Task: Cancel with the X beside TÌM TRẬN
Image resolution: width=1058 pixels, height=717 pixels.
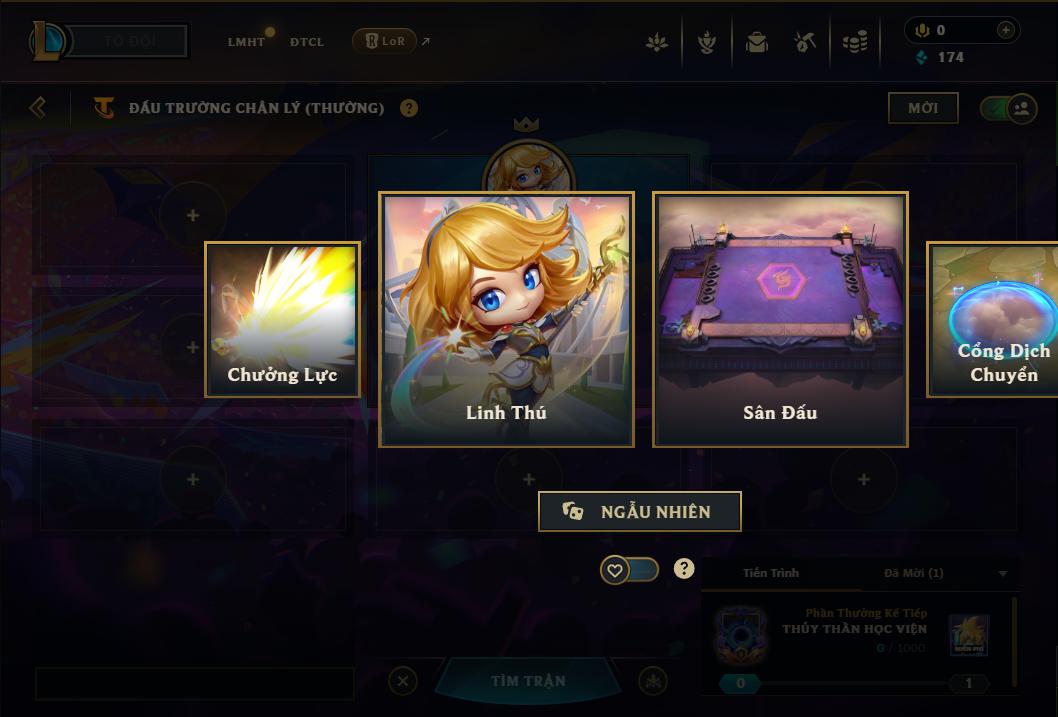Action: tap(402, 681)
